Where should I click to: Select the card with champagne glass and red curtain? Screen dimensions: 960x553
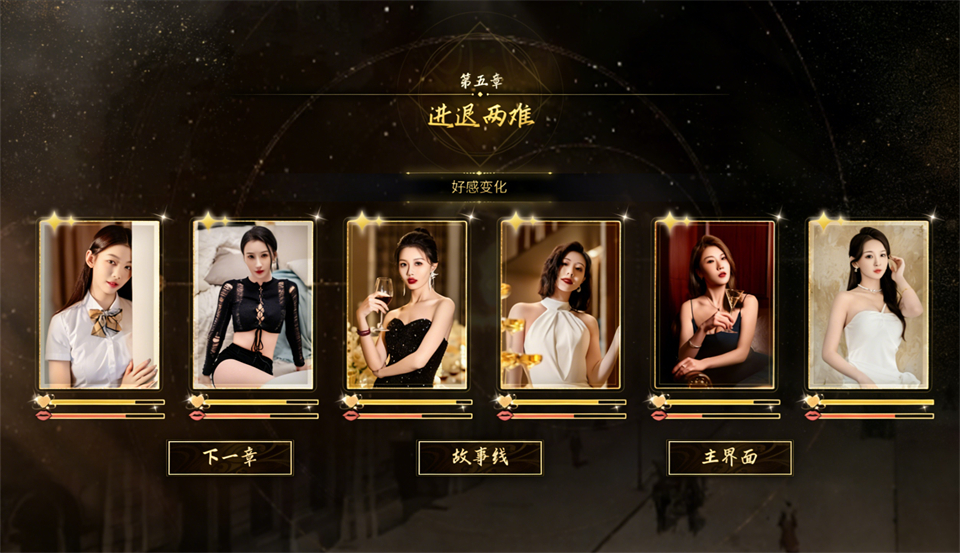[x=714, y=304]
